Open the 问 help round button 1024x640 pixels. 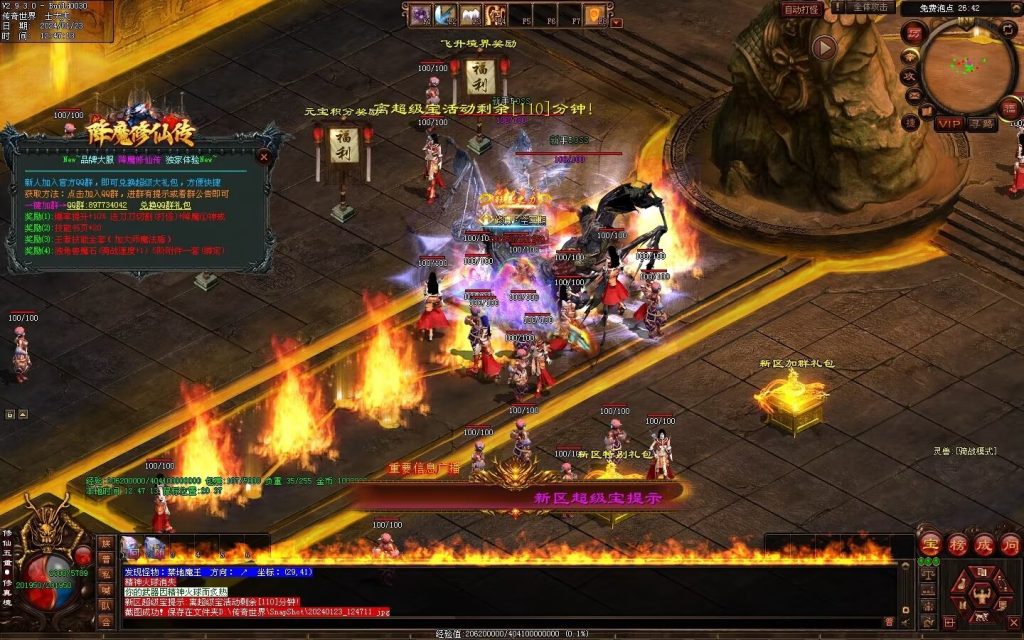(1010, 545)
